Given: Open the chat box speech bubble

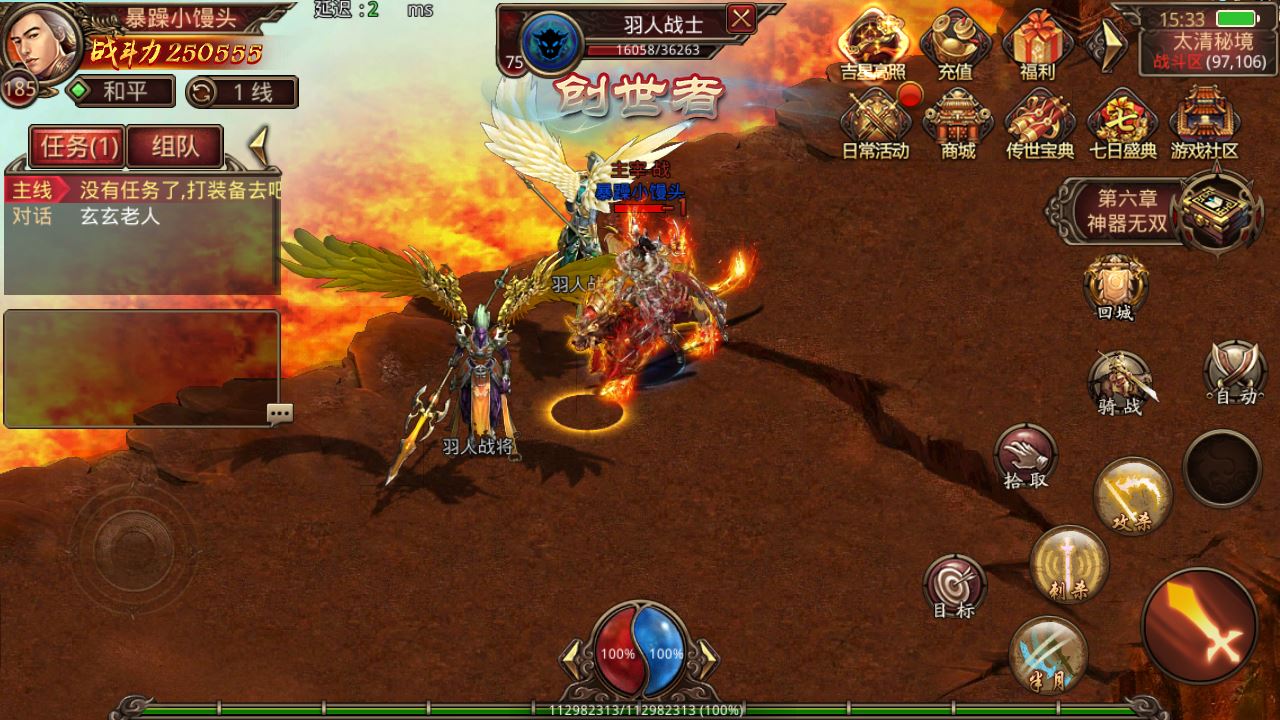Looking at the screenshot, I should coord(280,413).
